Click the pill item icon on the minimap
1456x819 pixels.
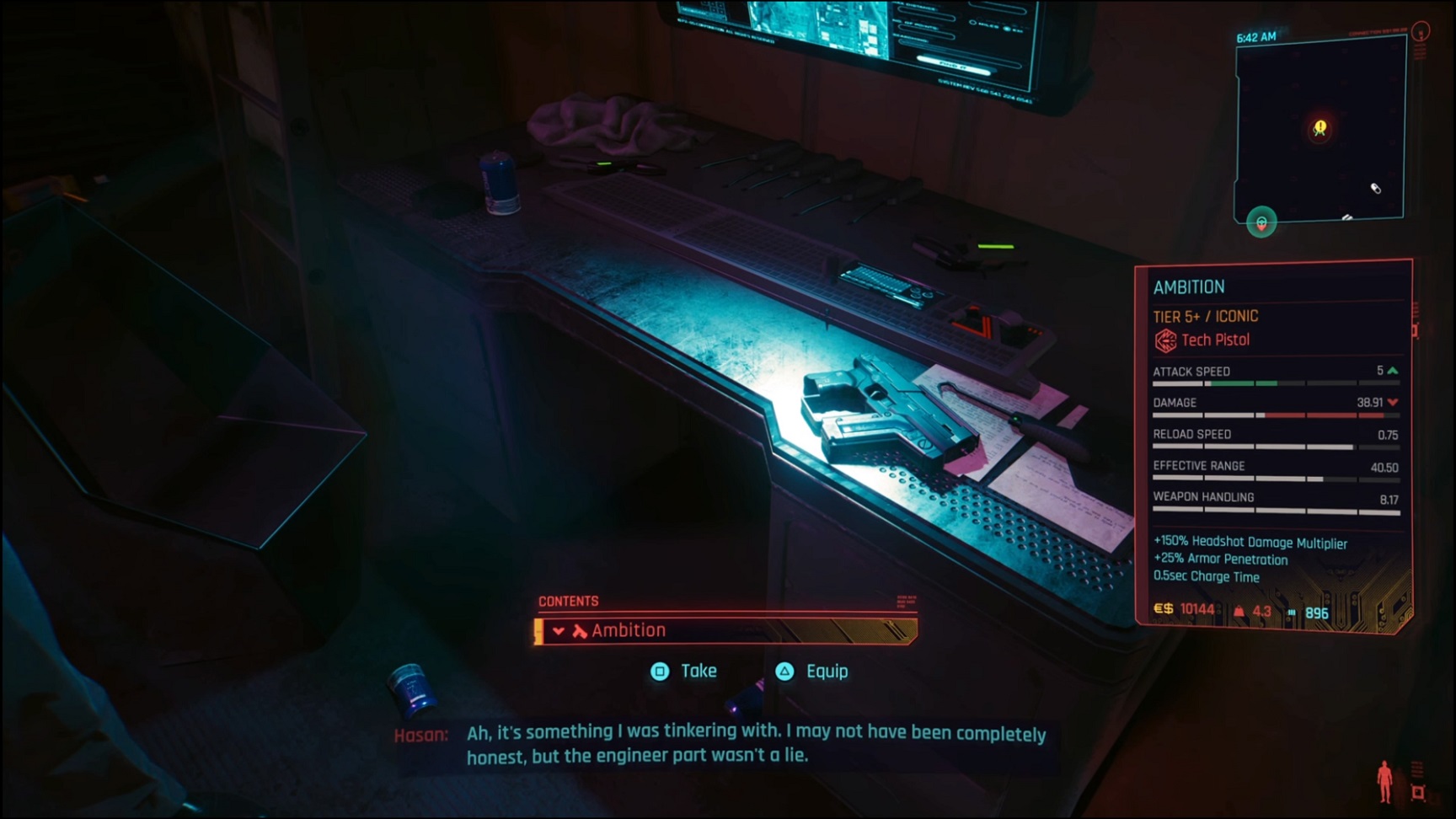point(1374,188)
